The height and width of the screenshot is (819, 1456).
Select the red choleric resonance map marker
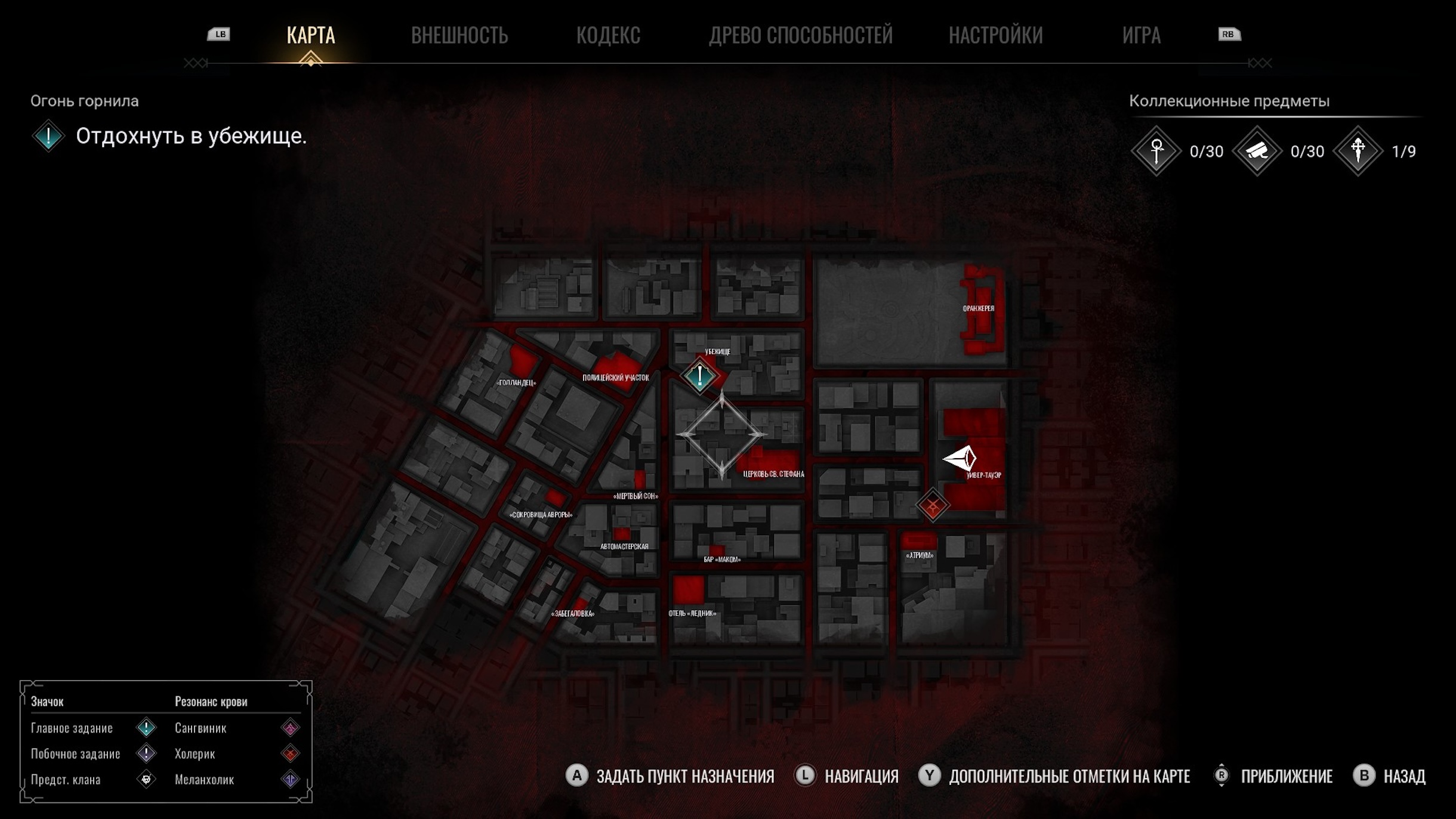[932, 506]
